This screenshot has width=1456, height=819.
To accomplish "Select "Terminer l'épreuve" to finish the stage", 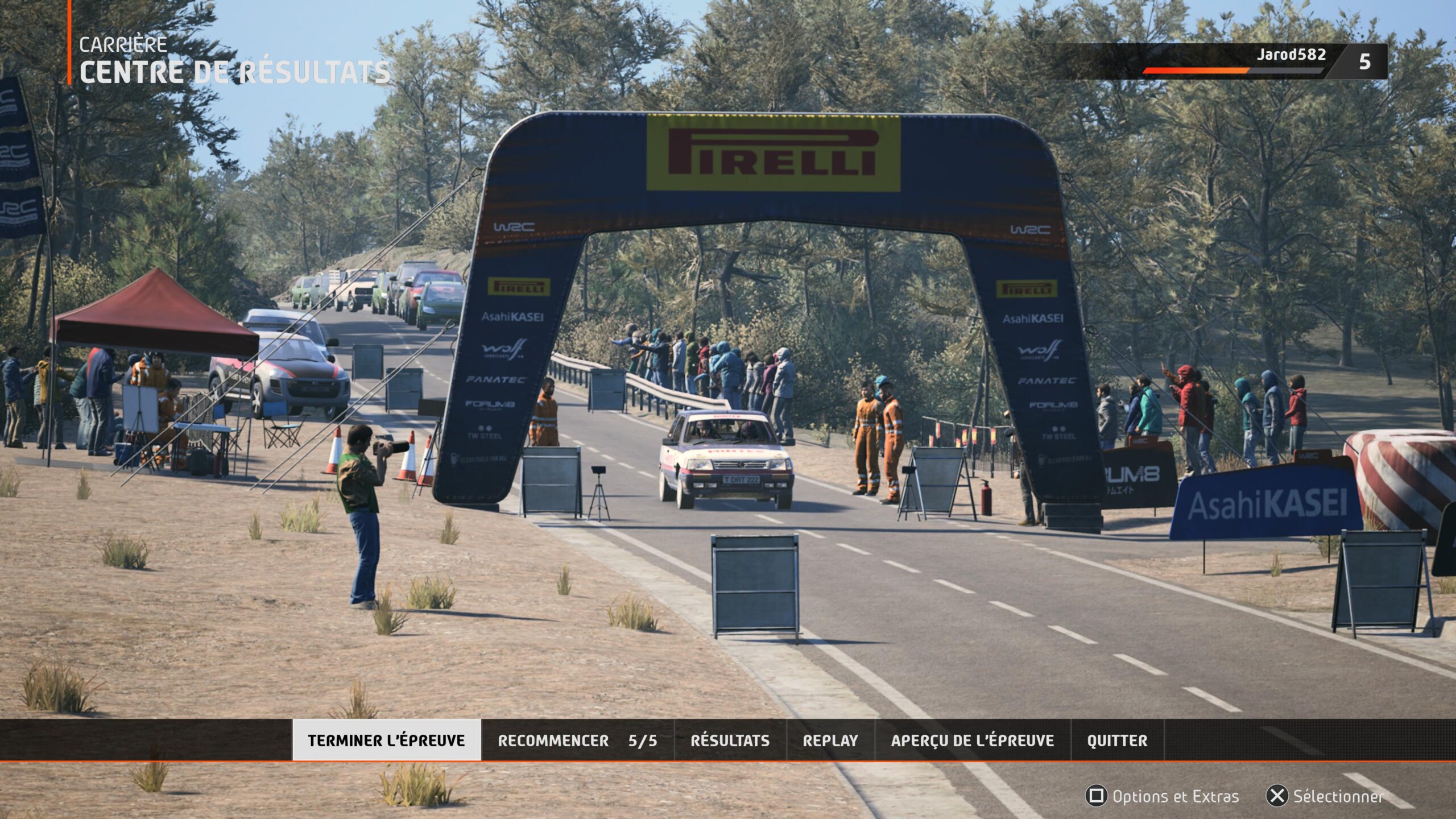I will [387, 741].
